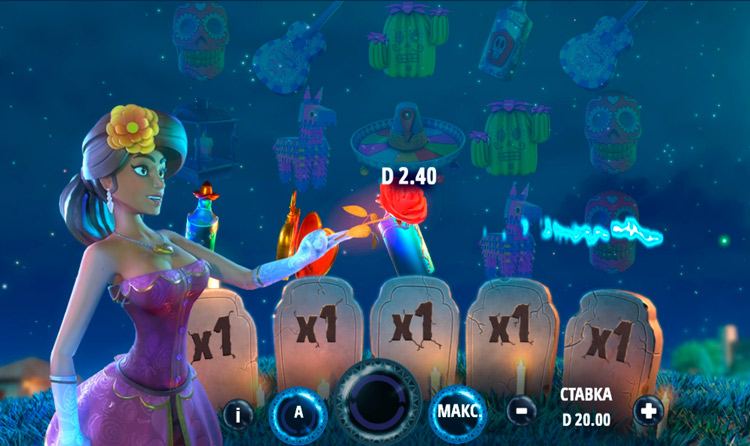The height and width of the screenshot is (446, 750).
Task: Increase the bet with plus button
Action: (648, 410)
